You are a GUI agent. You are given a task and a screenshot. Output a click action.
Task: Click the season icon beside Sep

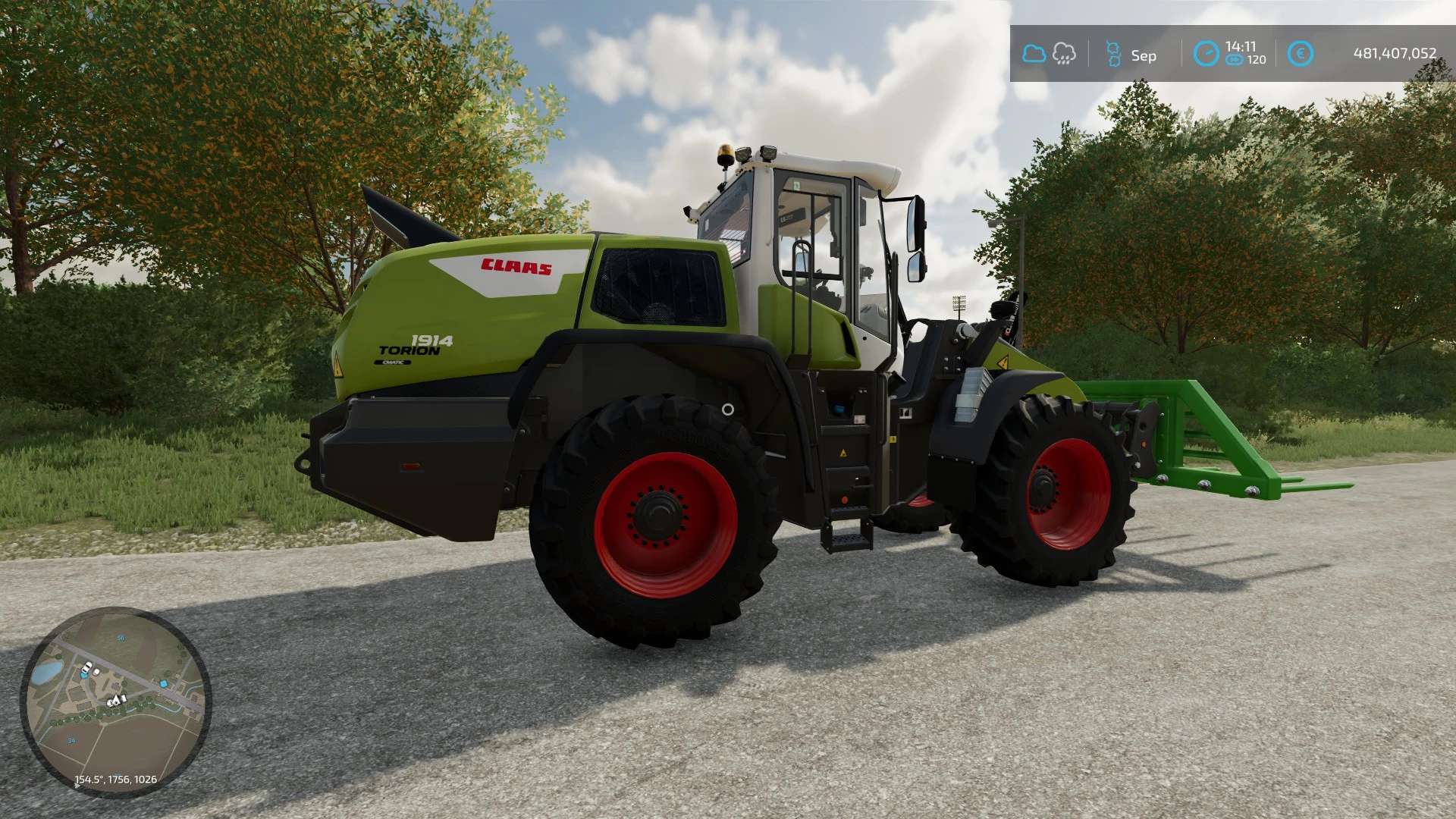(x=1113, y=54)
